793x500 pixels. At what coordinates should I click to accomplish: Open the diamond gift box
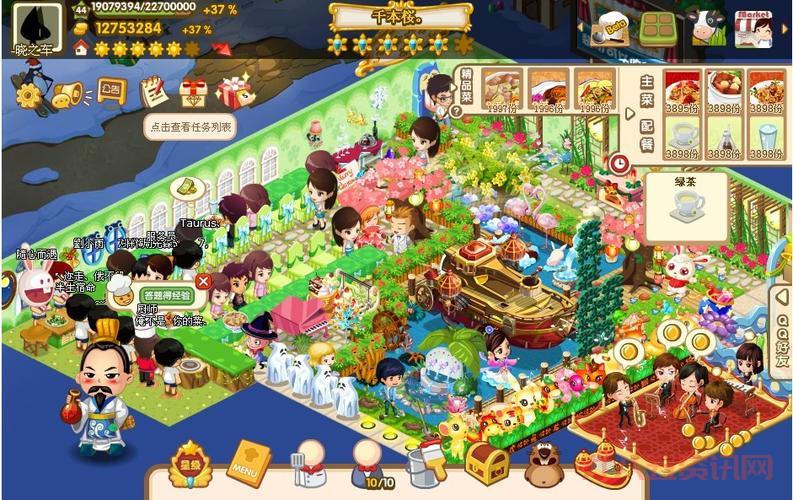tap(193, 93)
